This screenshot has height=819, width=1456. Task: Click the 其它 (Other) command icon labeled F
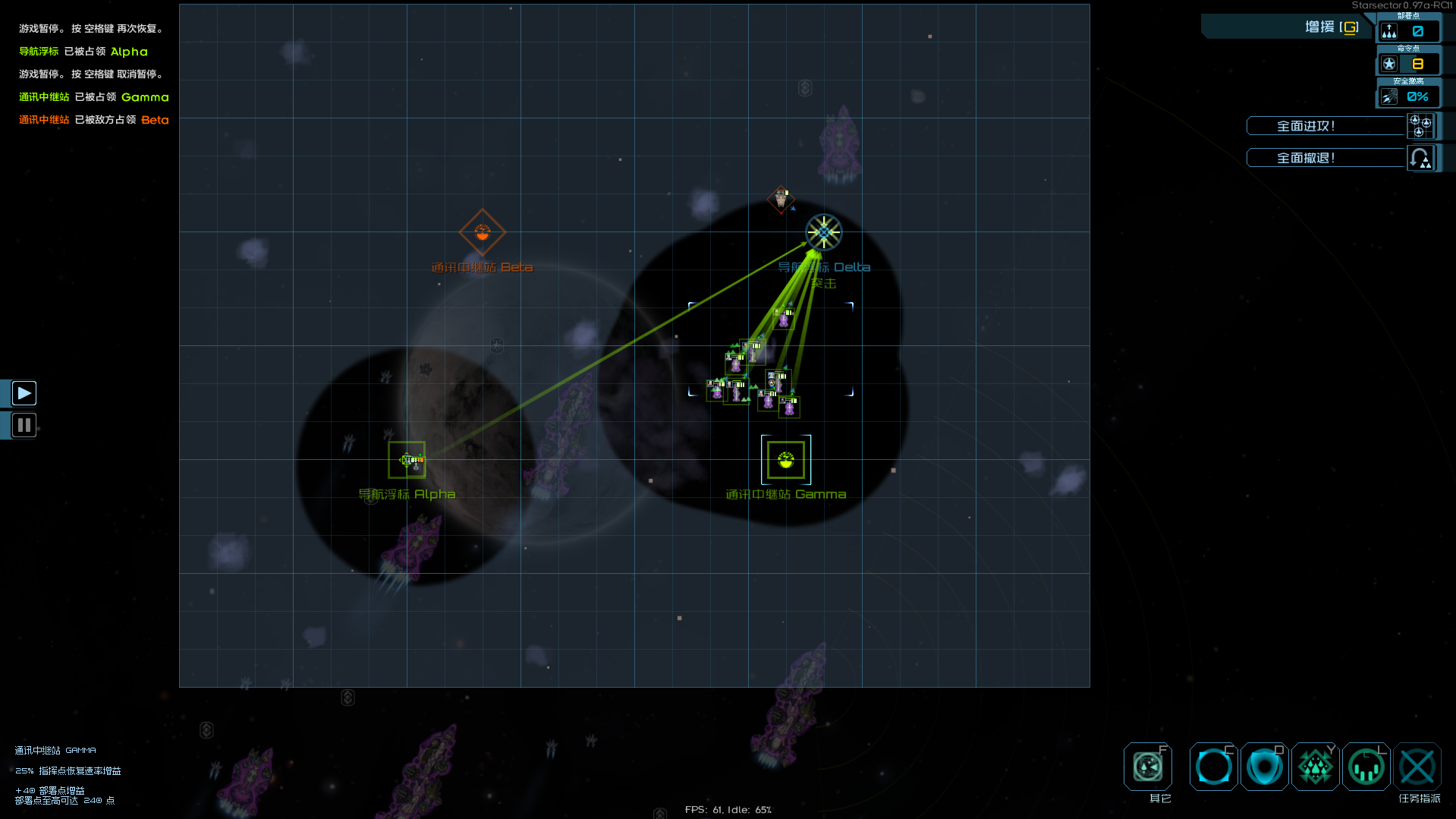tap(1148, 767)
